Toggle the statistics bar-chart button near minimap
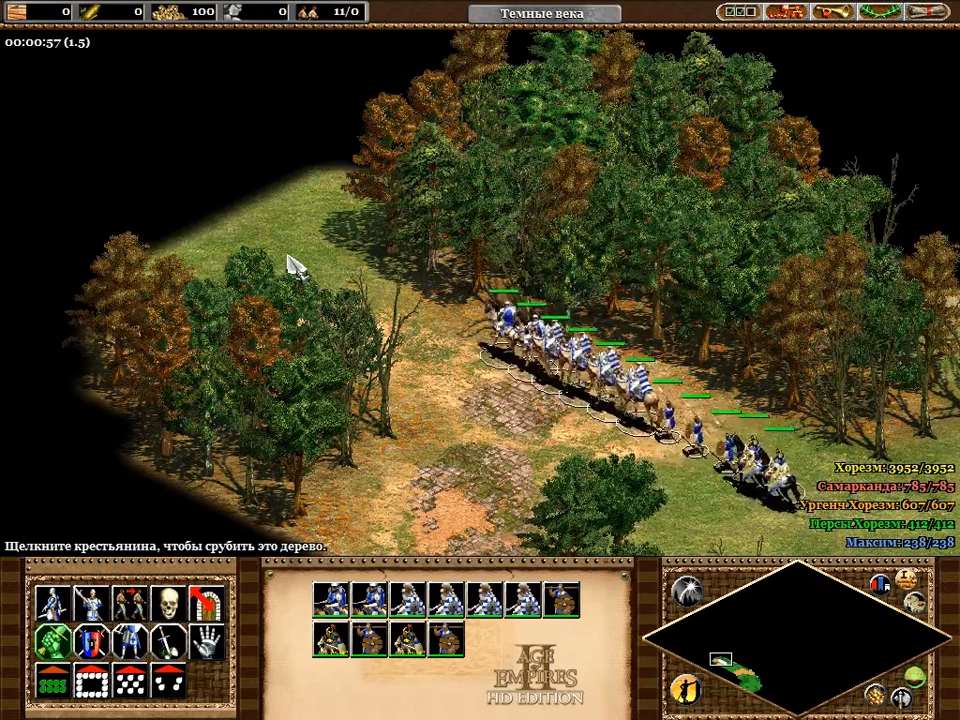This screenshot has height=720, width=960. (x=881, y=584)
